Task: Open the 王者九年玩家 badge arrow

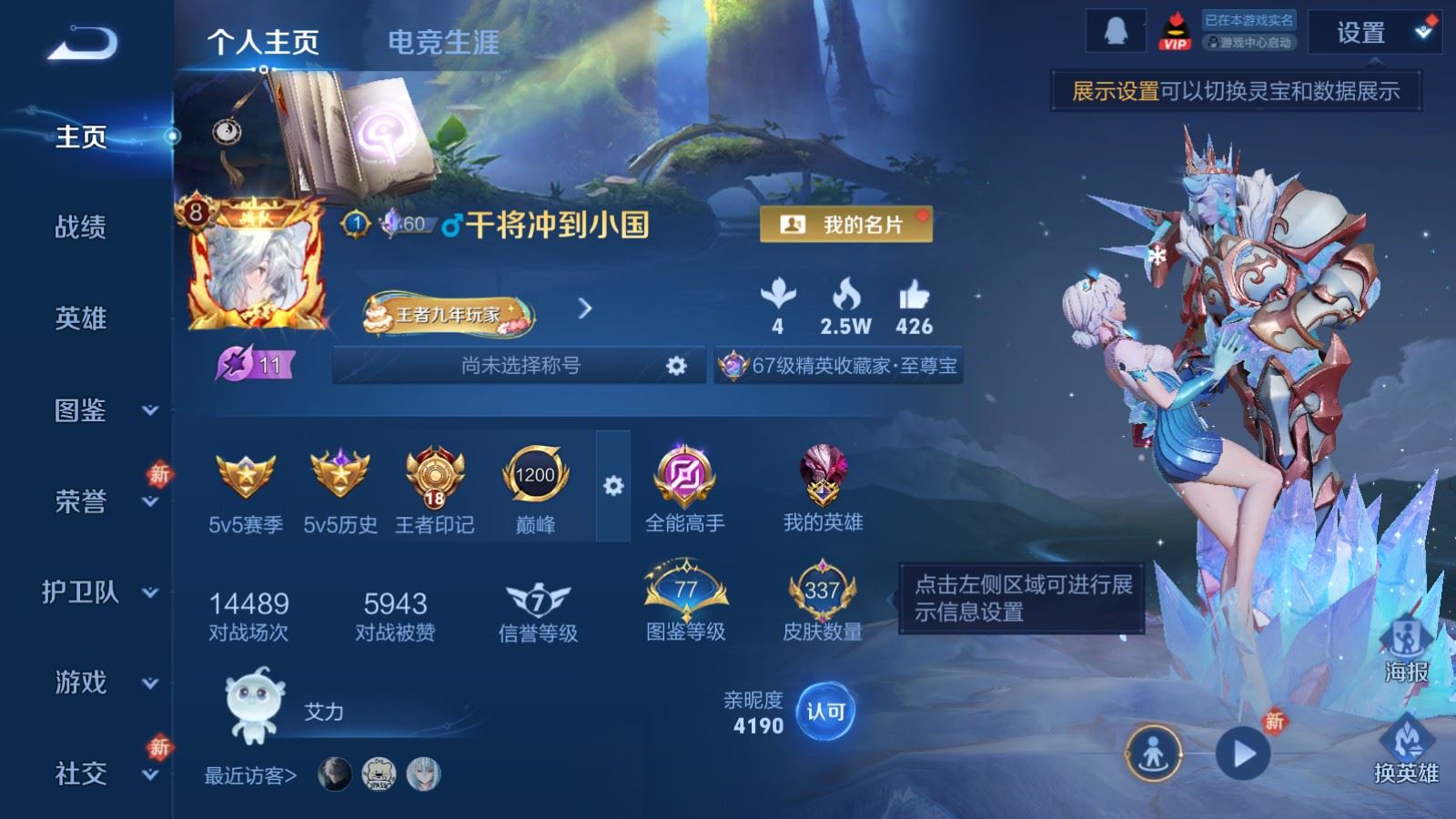Action: pyautogui.click(x=582, y=309)
